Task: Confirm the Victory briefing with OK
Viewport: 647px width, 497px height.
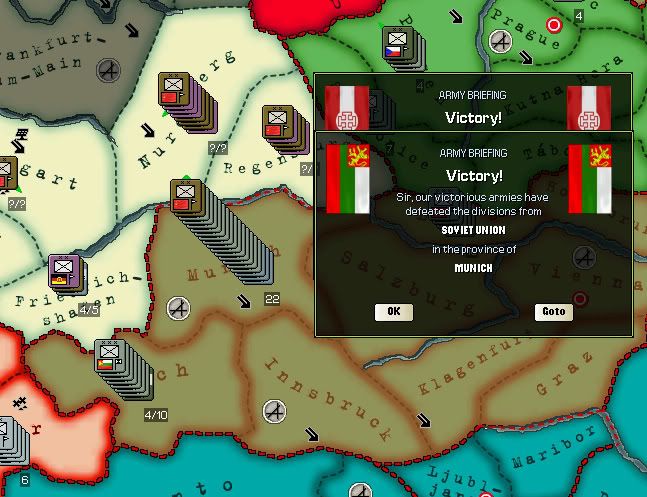Action: pos(393,311)
